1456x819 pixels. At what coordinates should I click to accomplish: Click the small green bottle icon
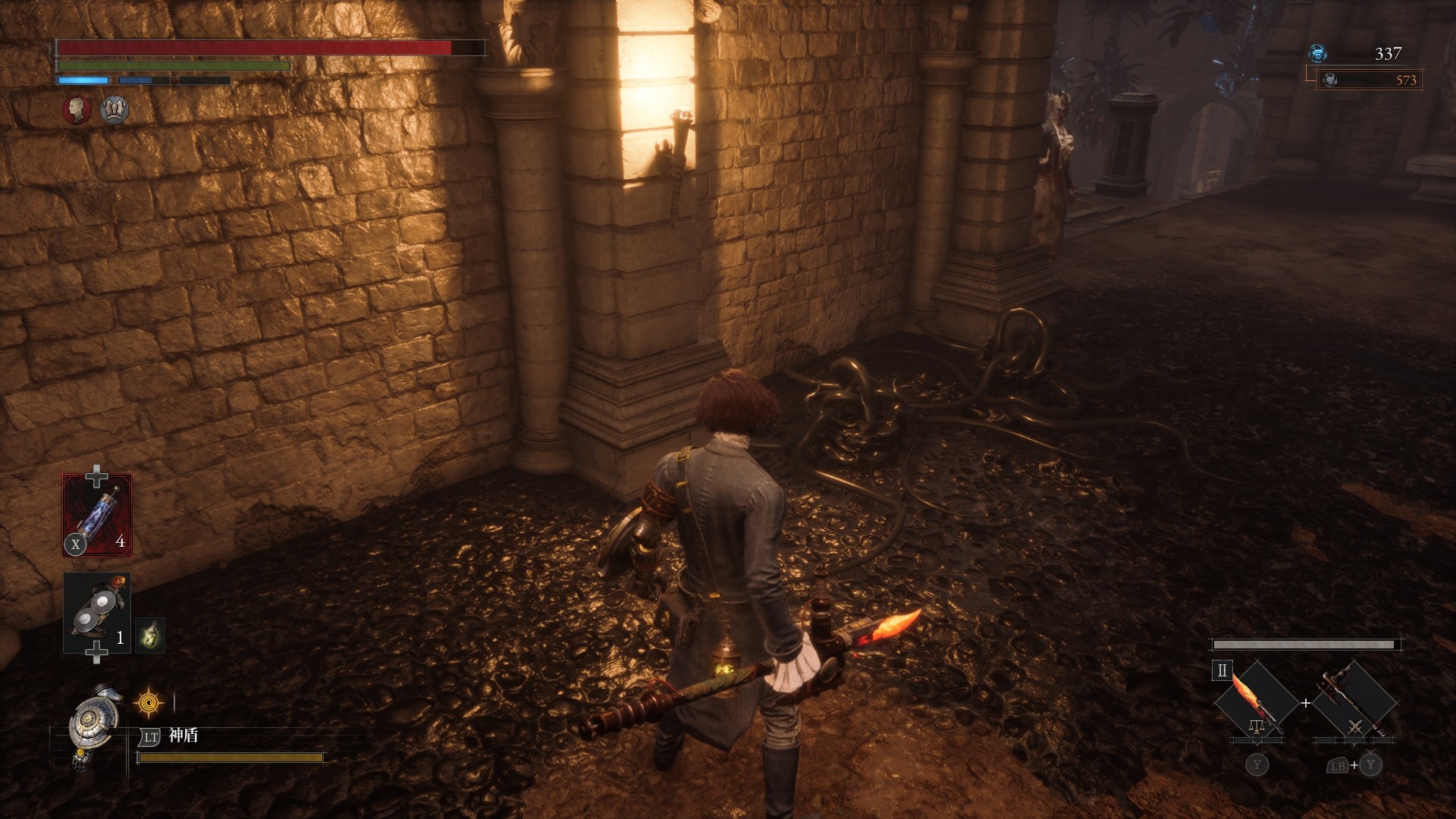pos(150,634)
